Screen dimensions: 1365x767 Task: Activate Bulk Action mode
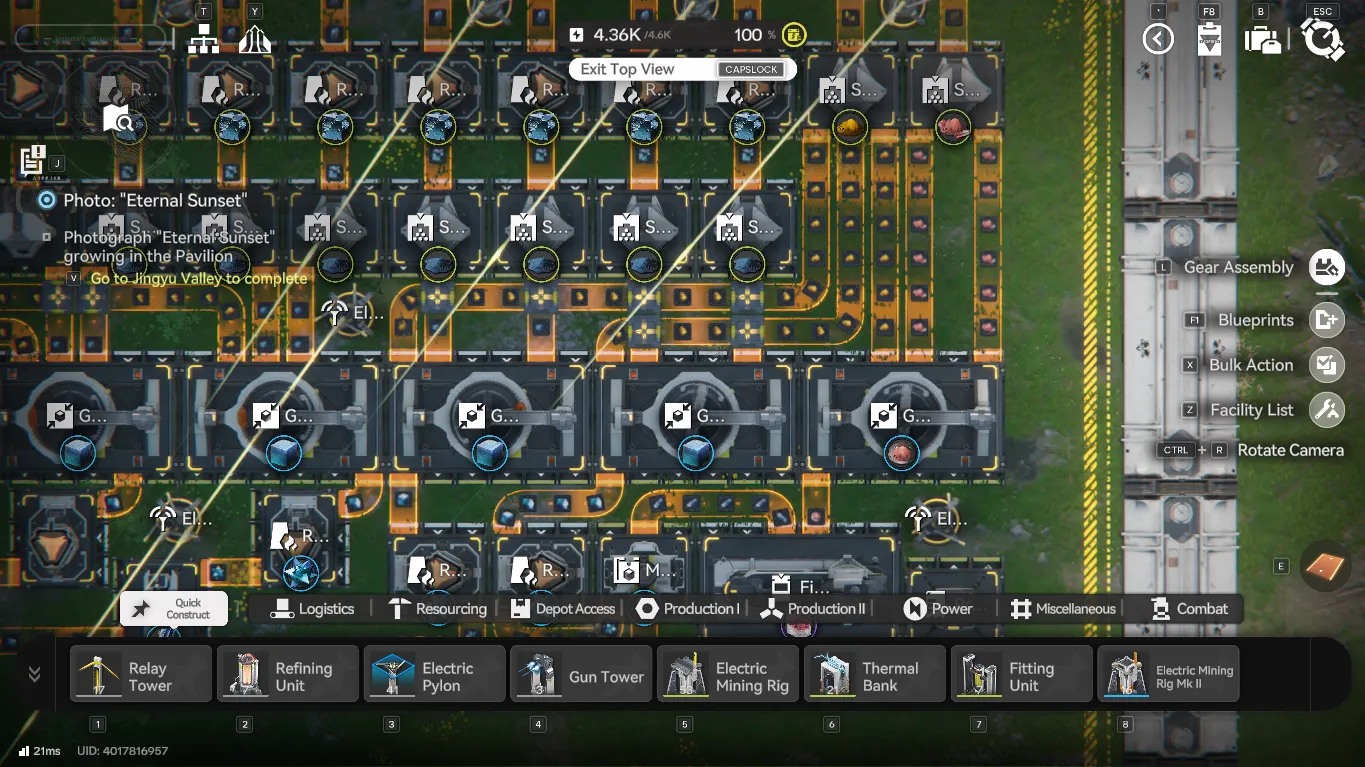point(1326,365)
